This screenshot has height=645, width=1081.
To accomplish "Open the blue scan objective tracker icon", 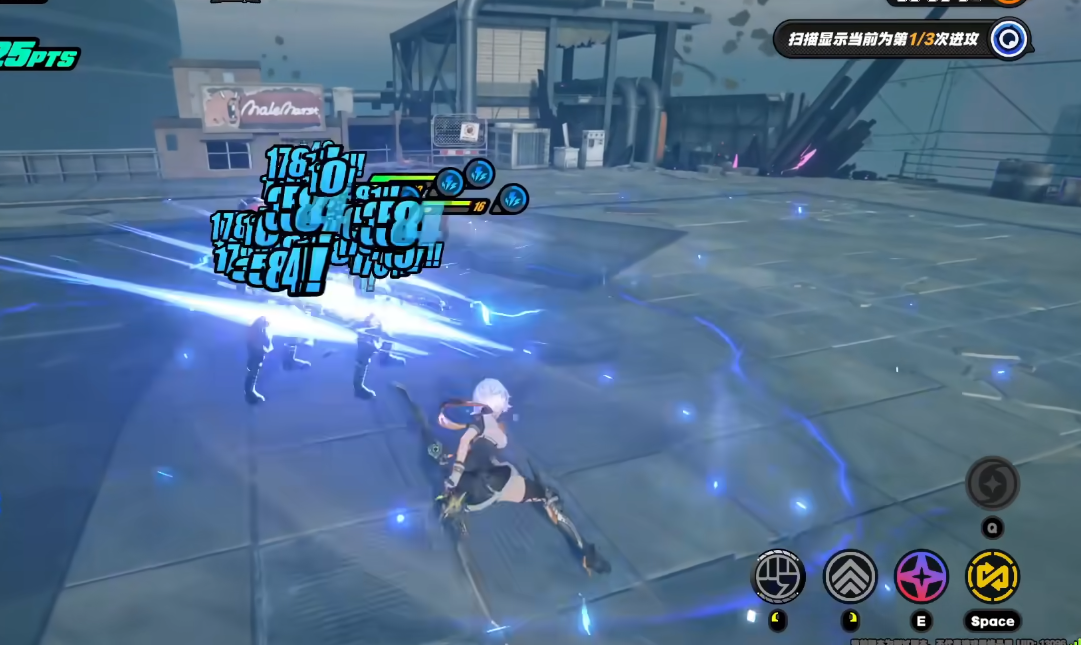I will 1009,39.
